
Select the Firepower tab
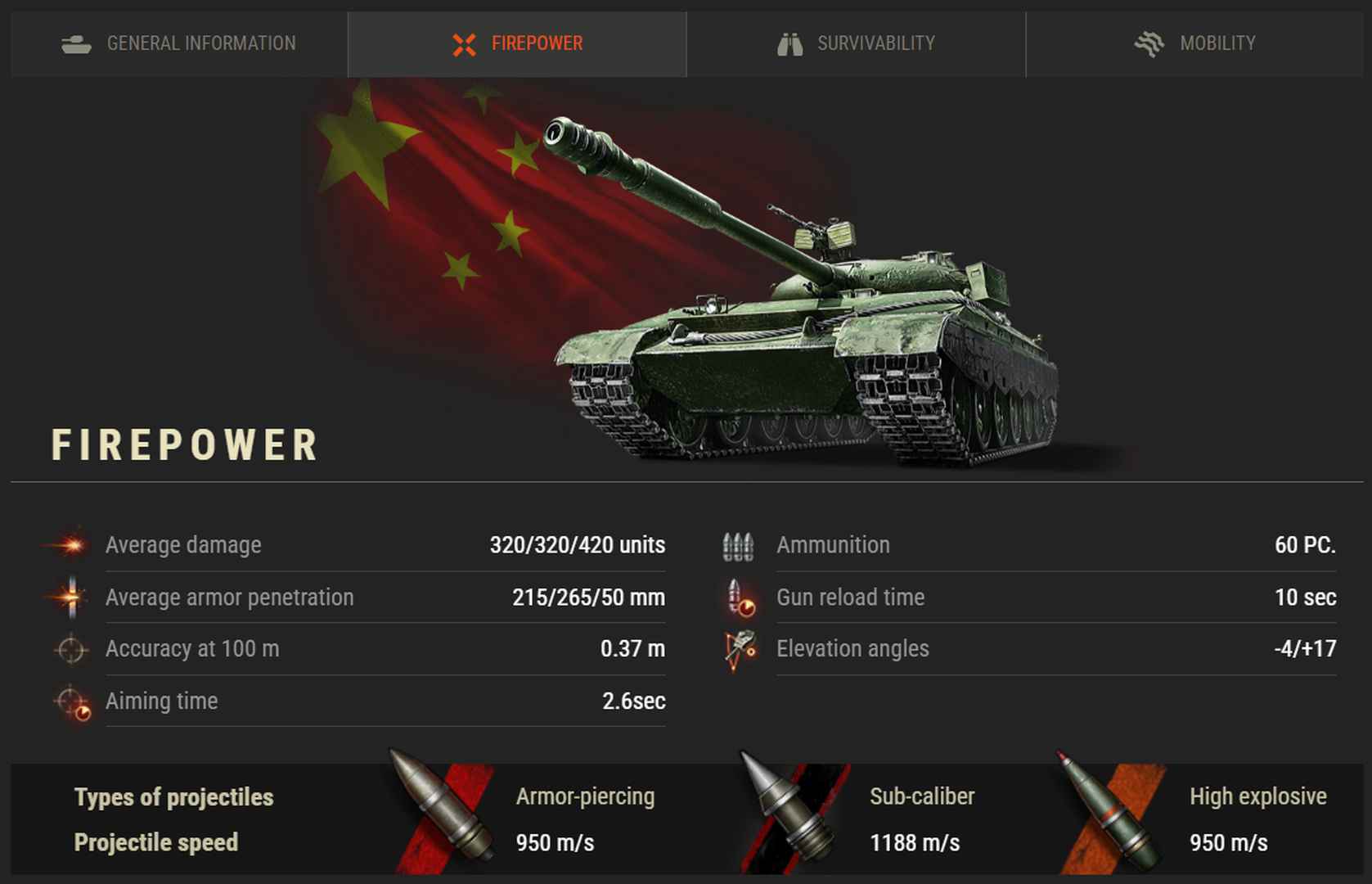tap(517, 43)
